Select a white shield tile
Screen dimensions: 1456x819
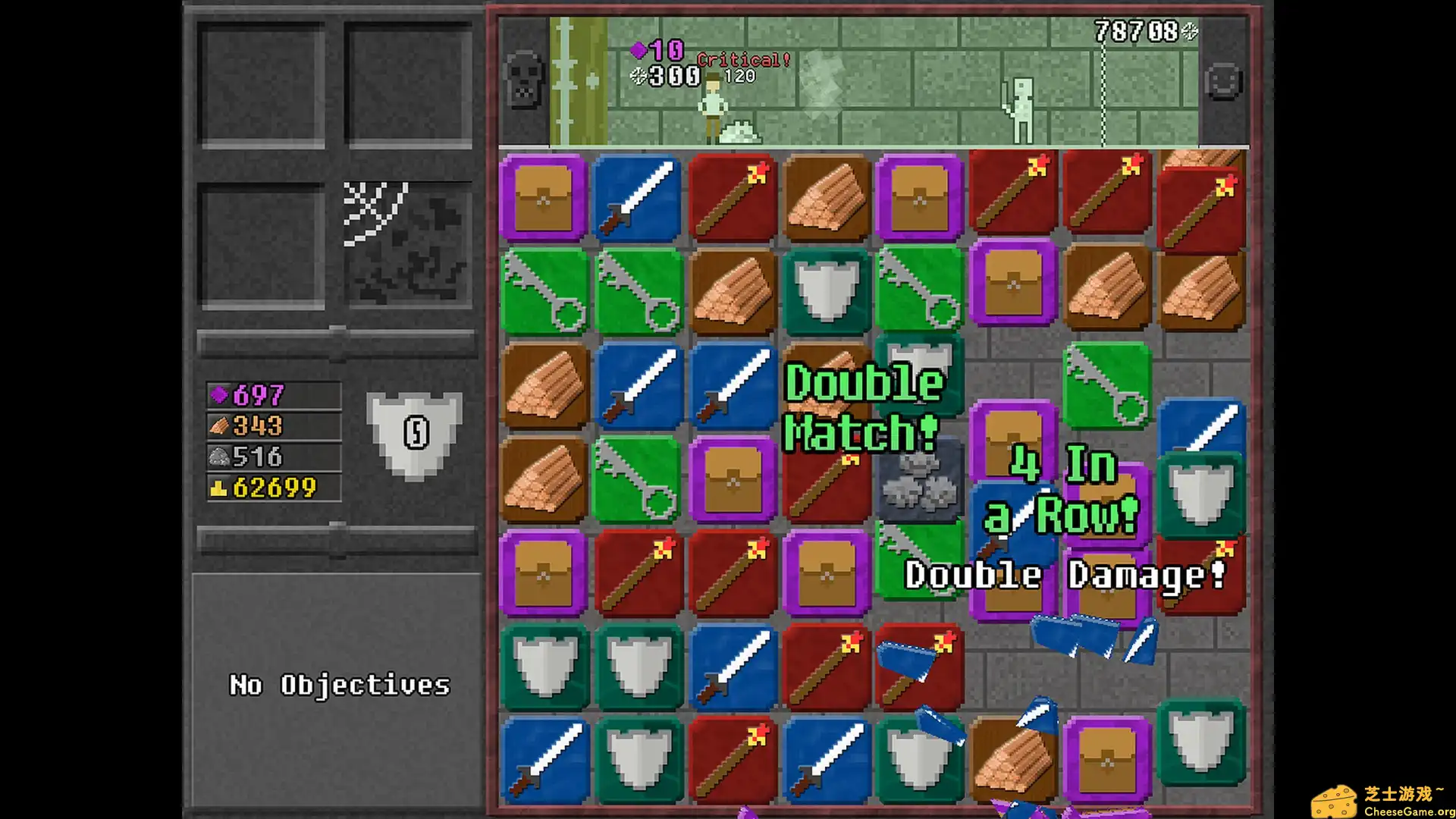click(x=826, y=290)
